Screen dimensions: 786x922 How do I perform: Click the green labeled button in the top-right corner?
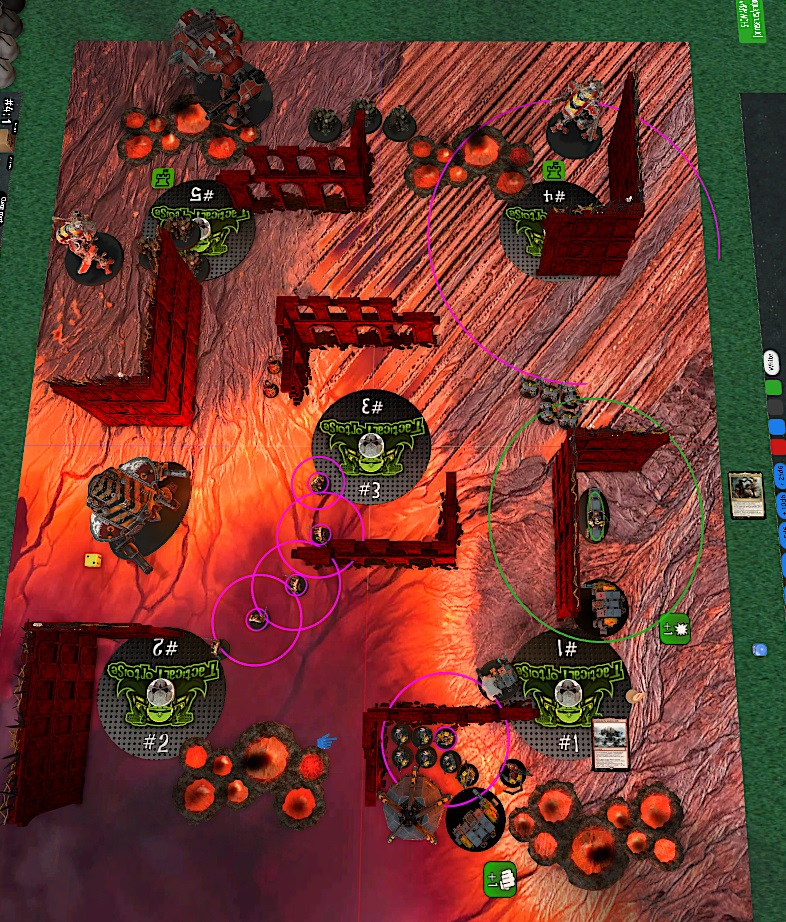751,21
